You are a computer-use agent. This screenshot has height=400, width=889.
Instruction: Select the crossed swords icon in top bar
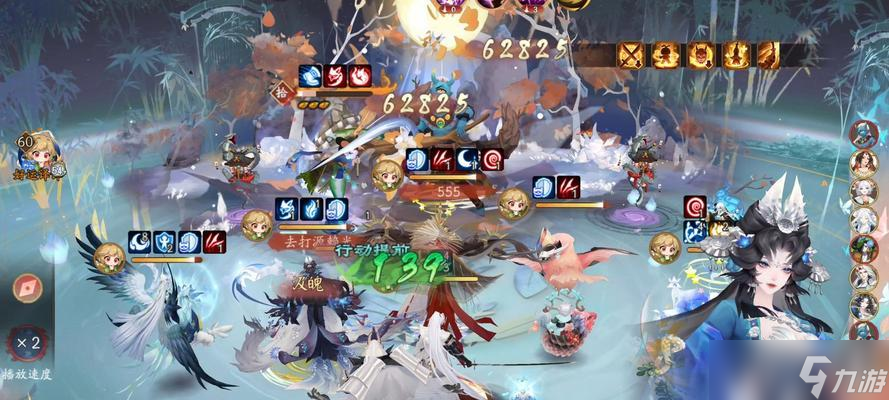coord(631,55)
